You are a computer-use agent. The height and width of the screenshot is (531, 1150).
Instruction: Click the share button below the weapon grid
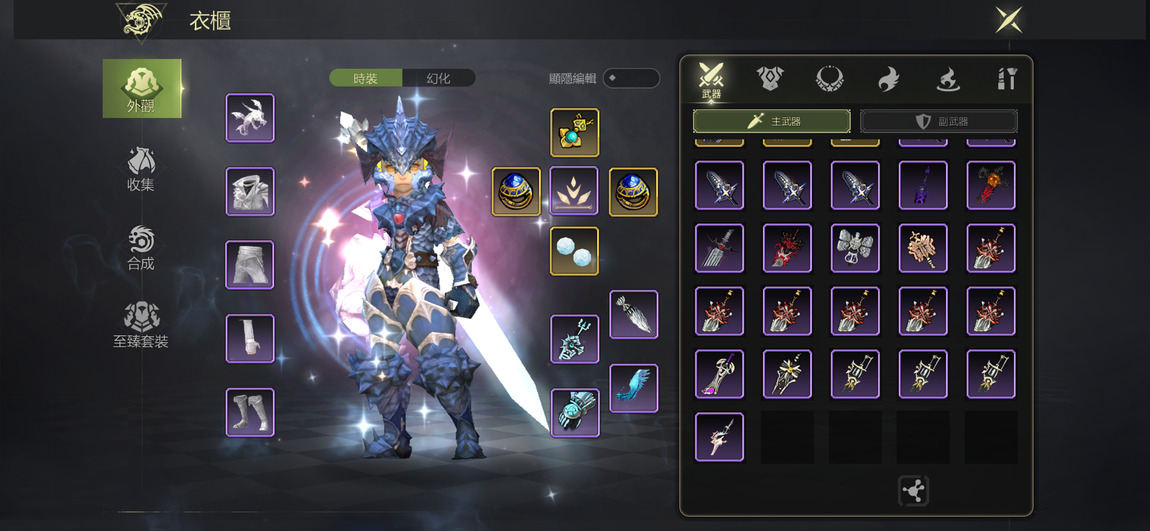coord(913,490)
